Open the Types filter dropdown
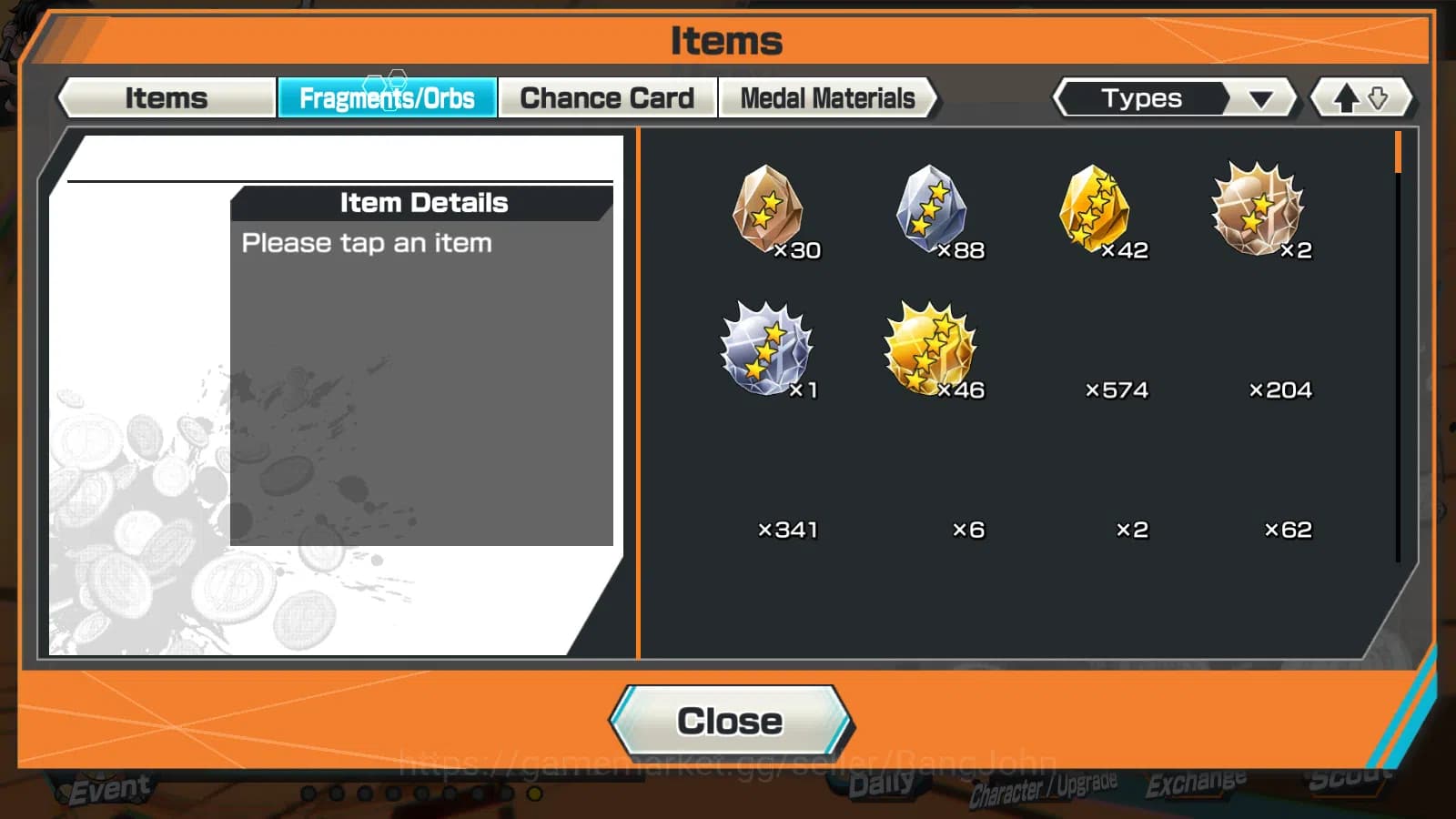Screen dimensions: 1456x819 [x=1143, y=97]
